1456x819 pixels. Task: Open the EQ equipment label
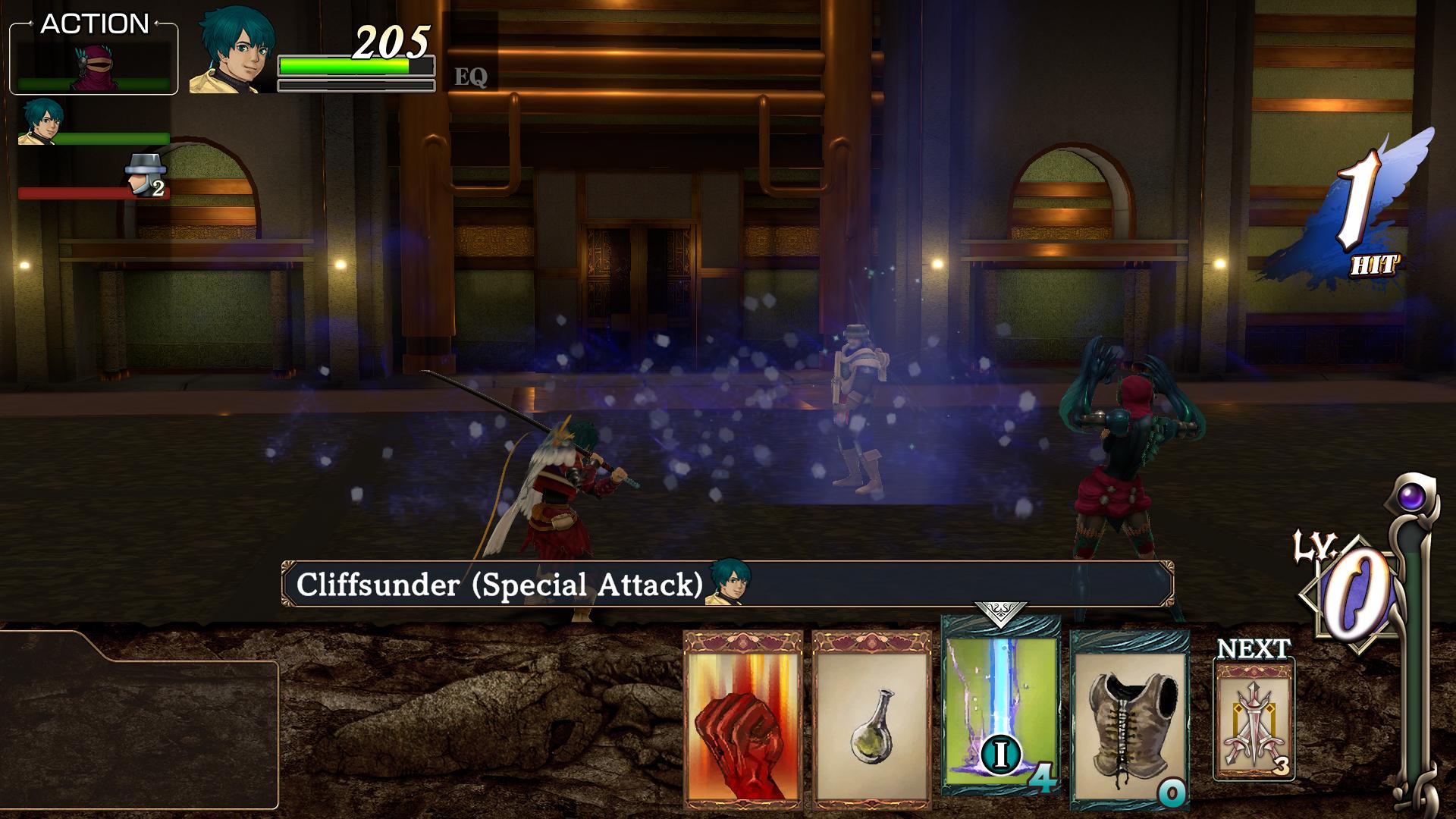point(470,77)
